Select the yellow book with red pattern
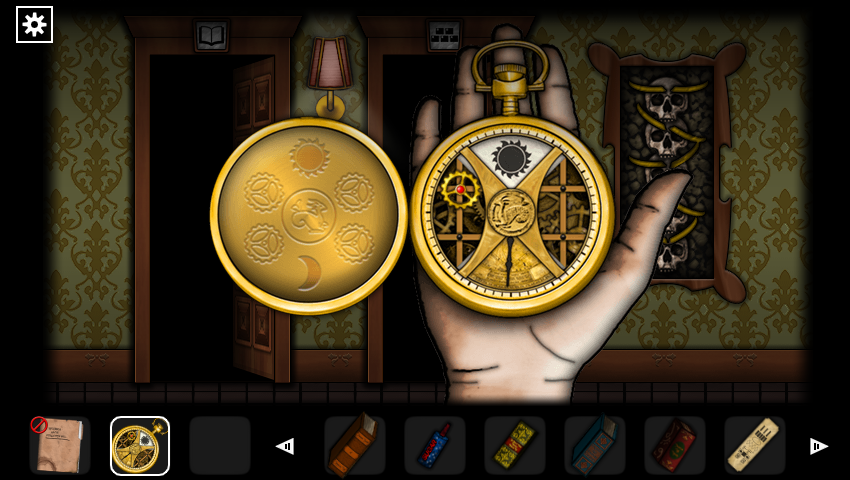This screenshot has height=480, width=850. click(x=514, y=446)
